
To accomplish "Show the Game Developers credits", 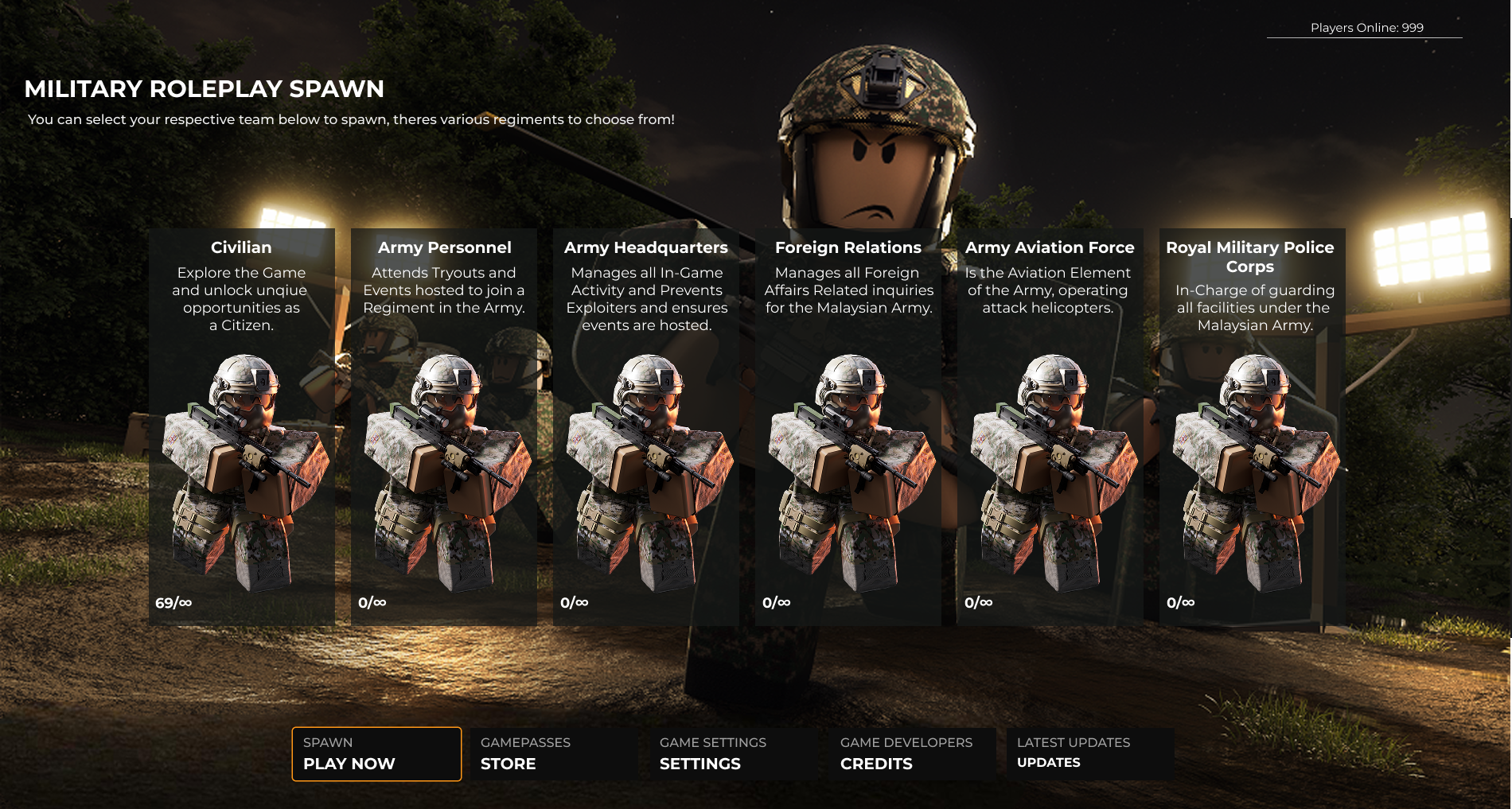I will pos(912,753).
